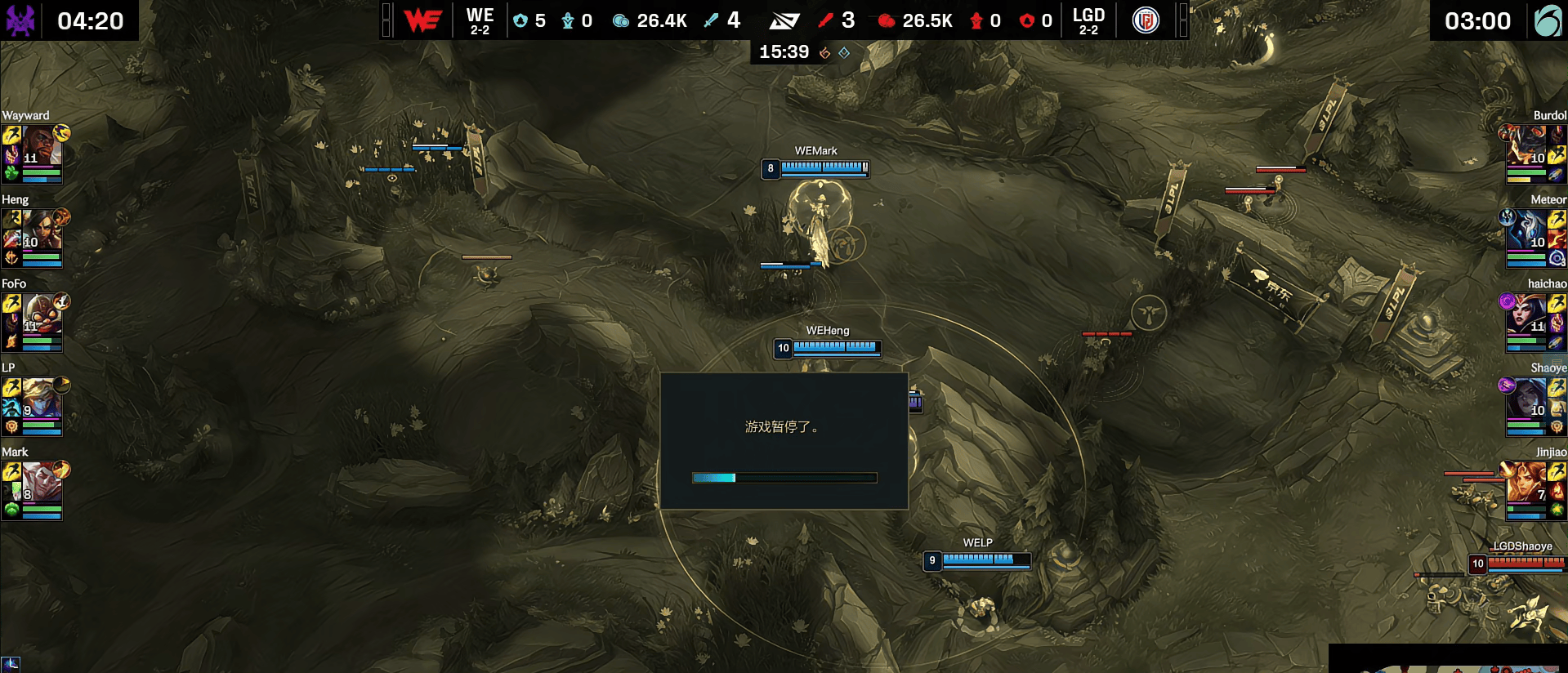The image size is (1568, 673).
Task: Select FoFo's champion portrait
Action: tap(41, 314)
